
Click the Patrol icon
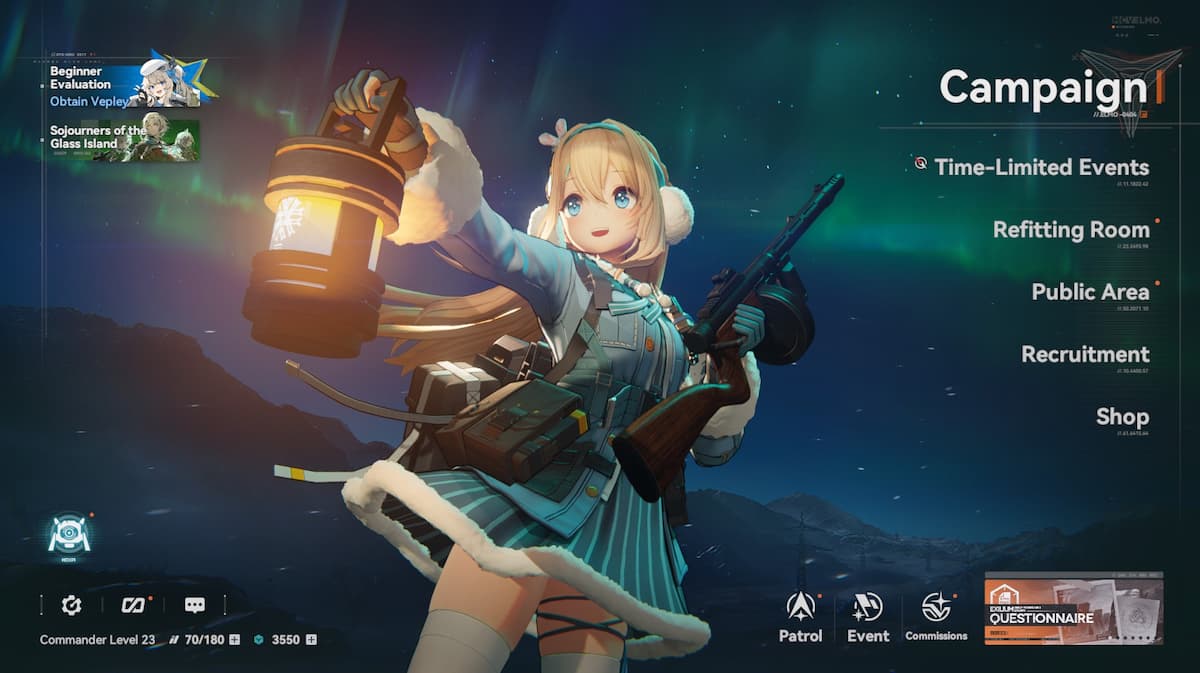point(800,614)
